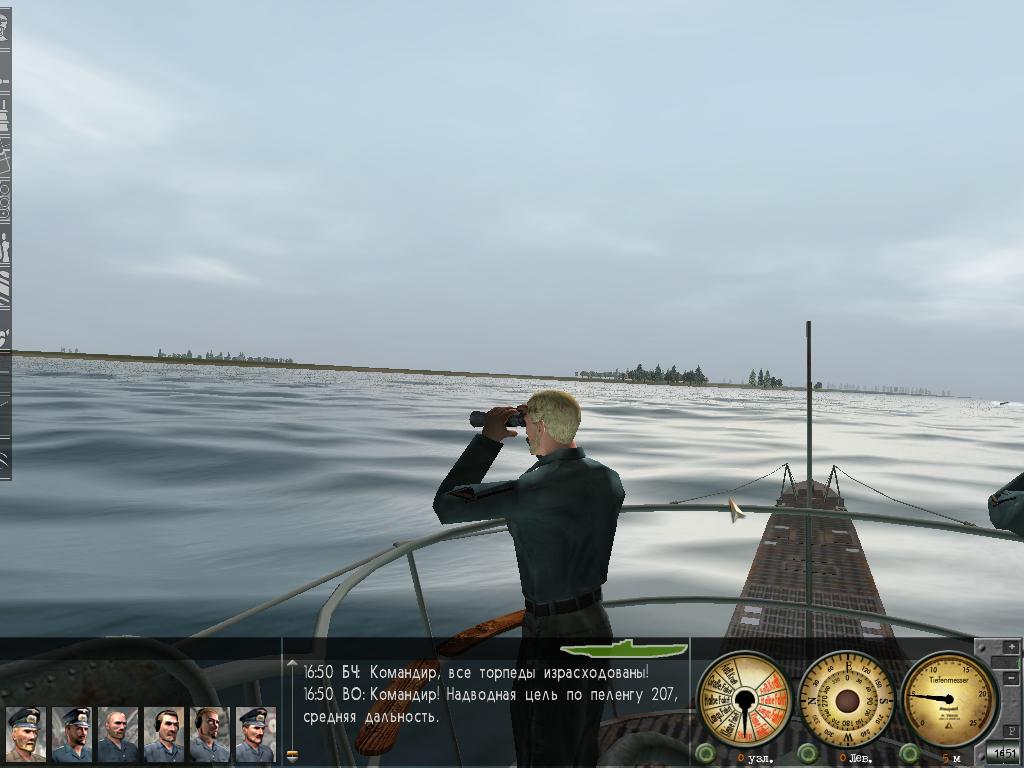The height and width of the screenshot is (768, 1024).
Task: Click the message log's up arrow
Action: pos(292,663)
